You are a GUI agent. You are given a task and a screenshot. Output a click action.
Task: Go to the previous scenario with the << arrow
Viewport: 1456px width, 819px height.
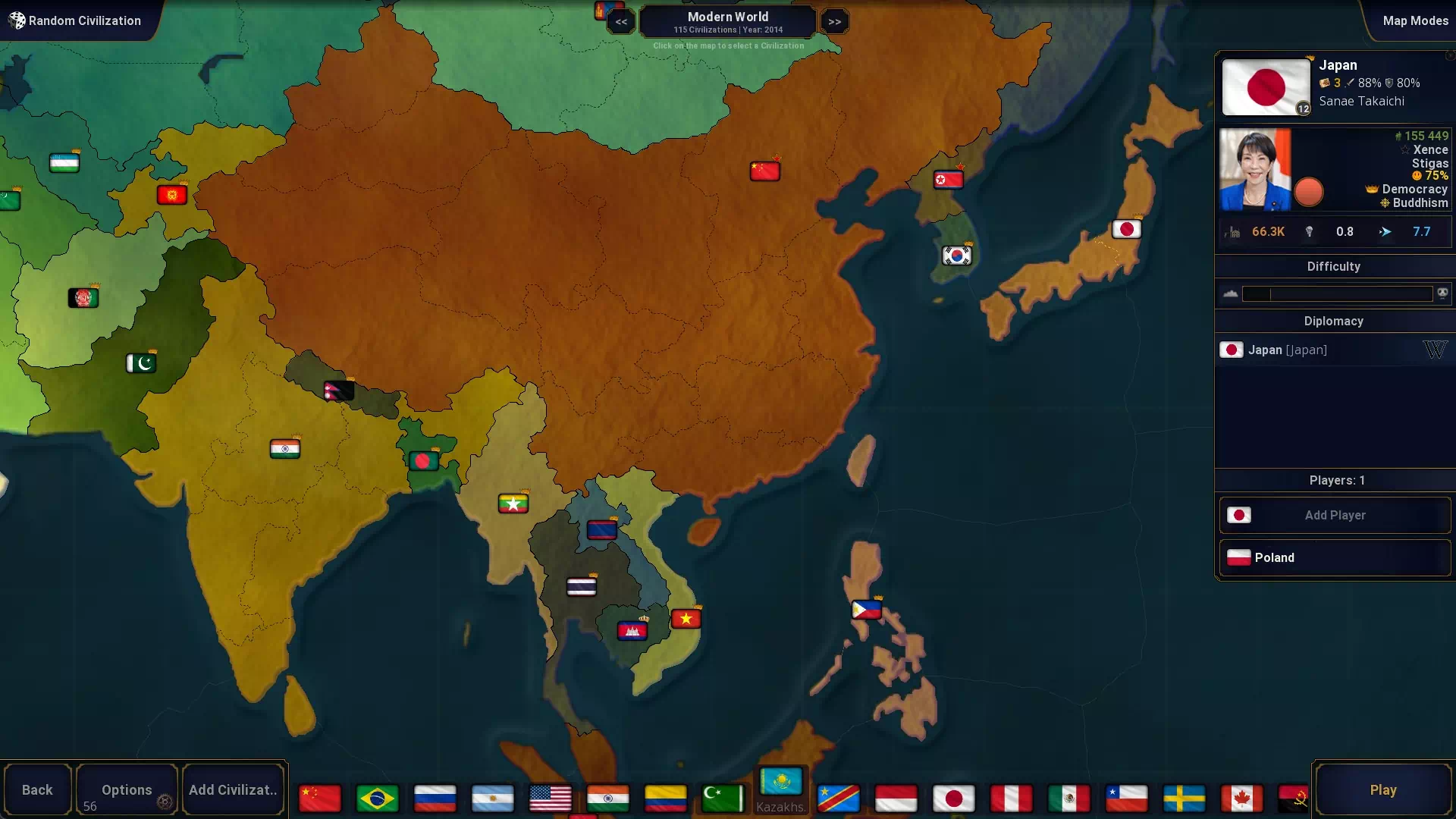[622, 20]
